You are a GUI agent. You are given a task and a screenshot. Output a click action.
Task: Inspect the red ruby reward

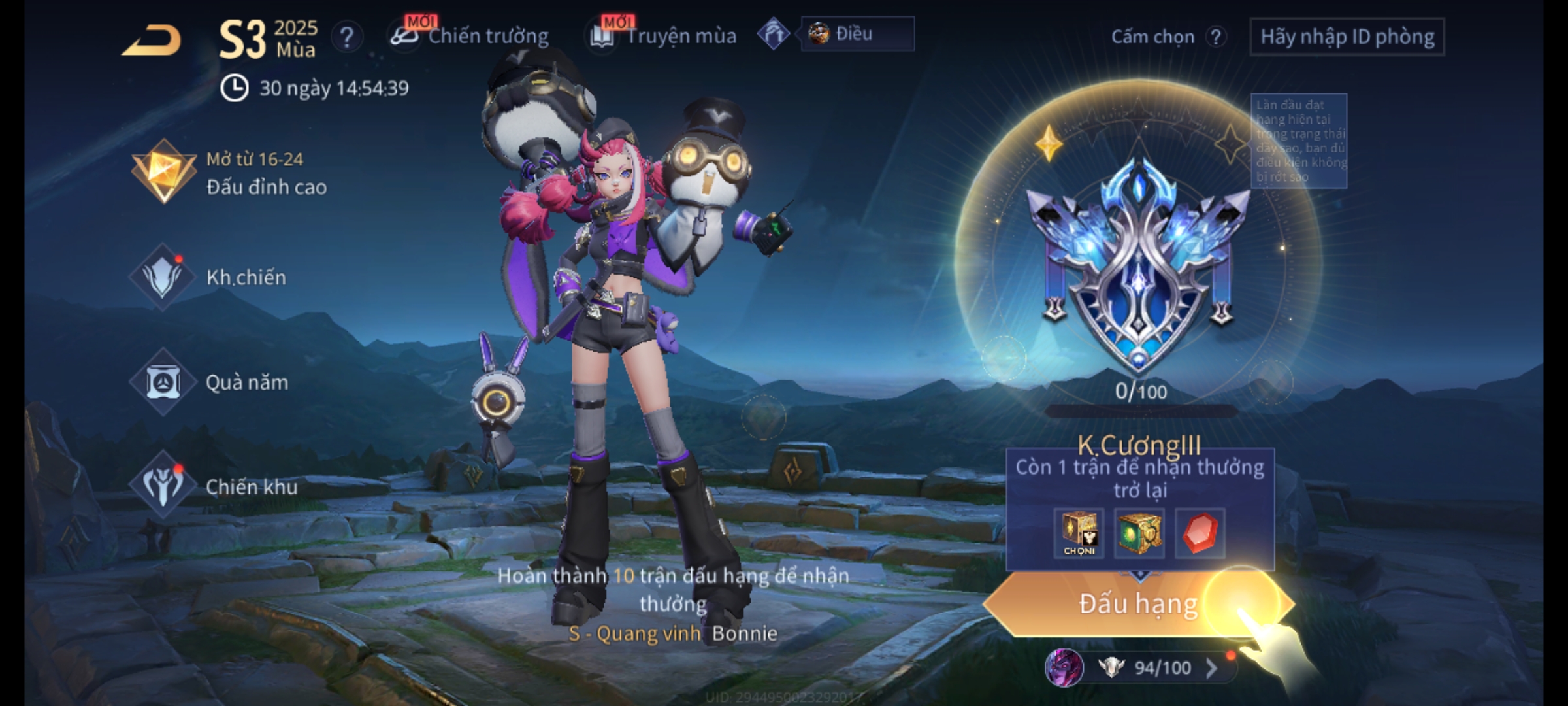(x=1200, y=533)
